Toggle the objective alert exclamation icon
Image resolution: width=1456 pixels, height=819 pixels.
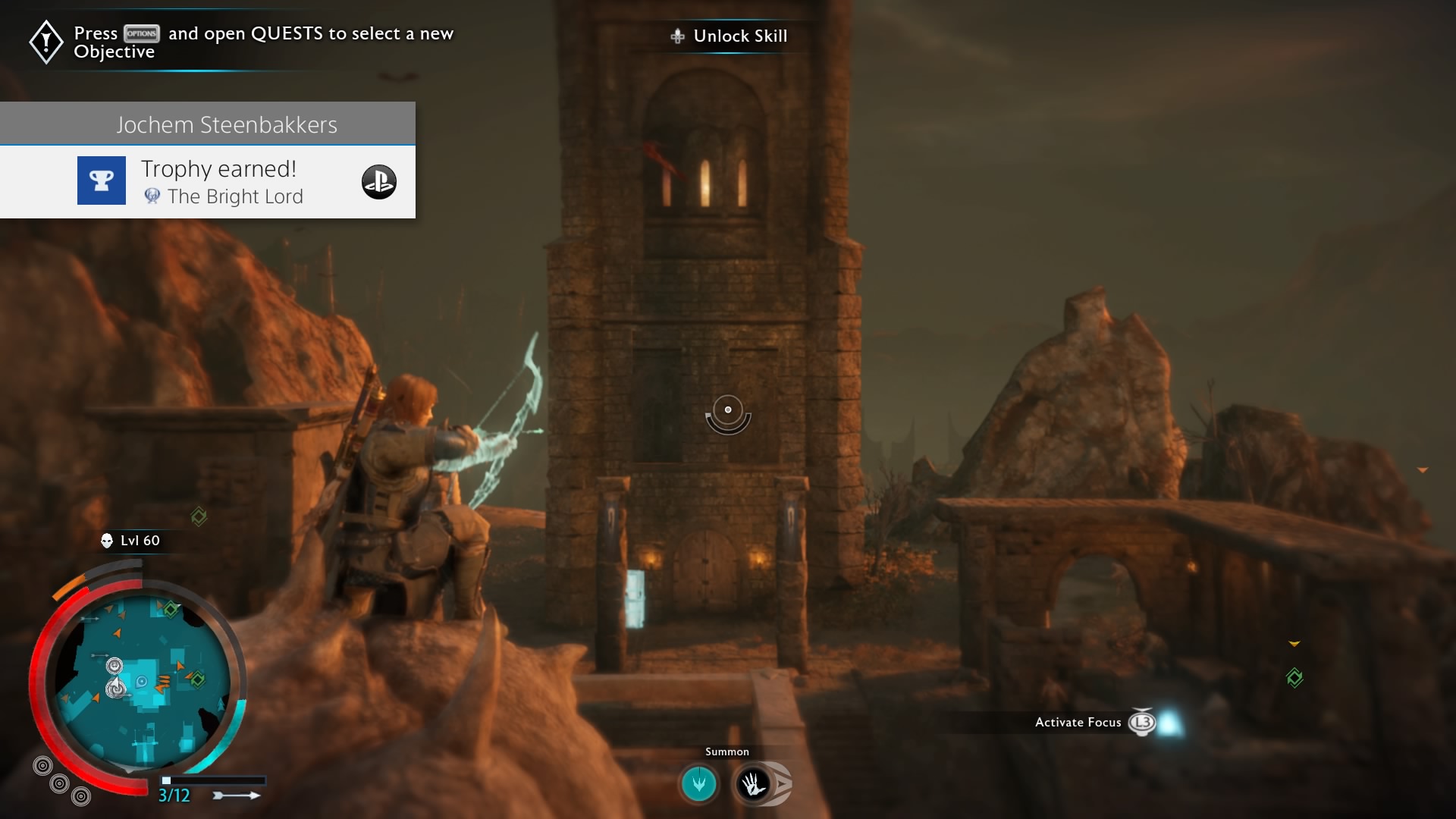click(x=45, y=42)
